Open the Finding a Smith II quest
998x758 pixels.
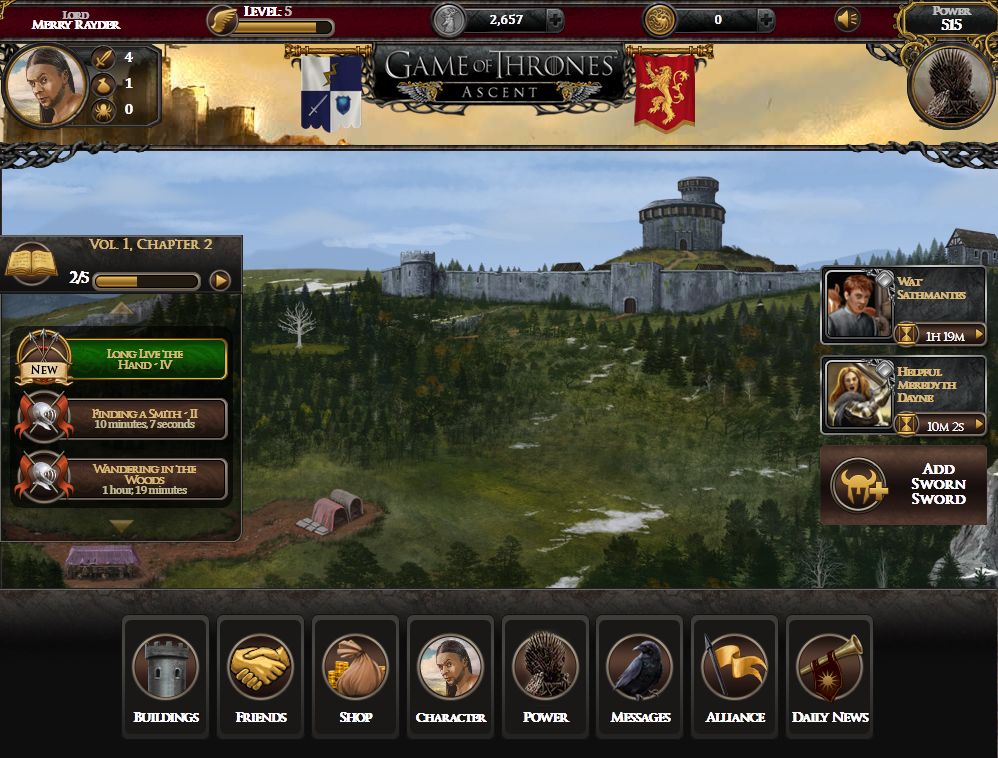click(145, 419)
